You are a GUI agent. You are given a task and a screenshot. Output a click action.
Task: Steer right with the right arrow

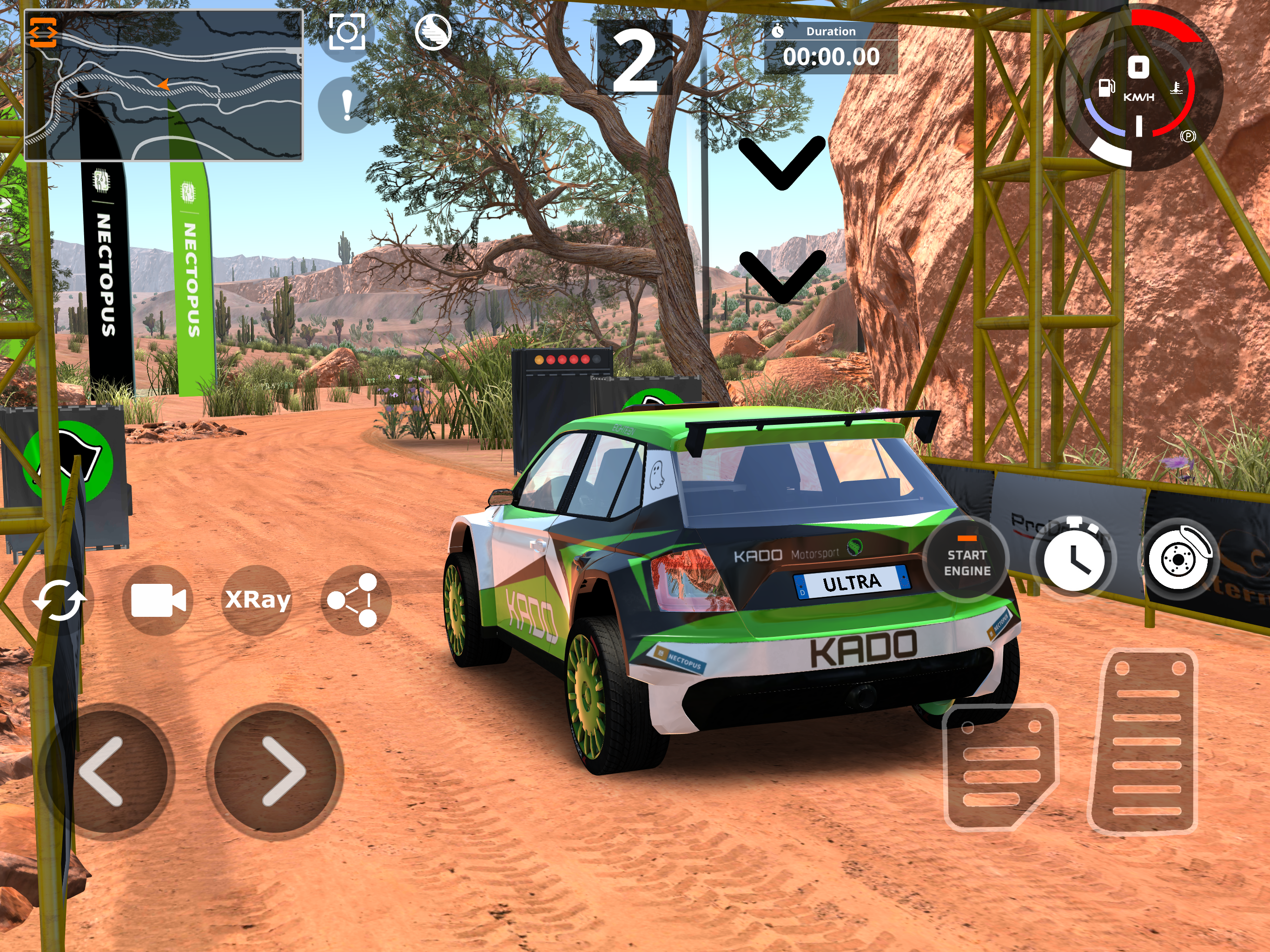pos(278,770)
